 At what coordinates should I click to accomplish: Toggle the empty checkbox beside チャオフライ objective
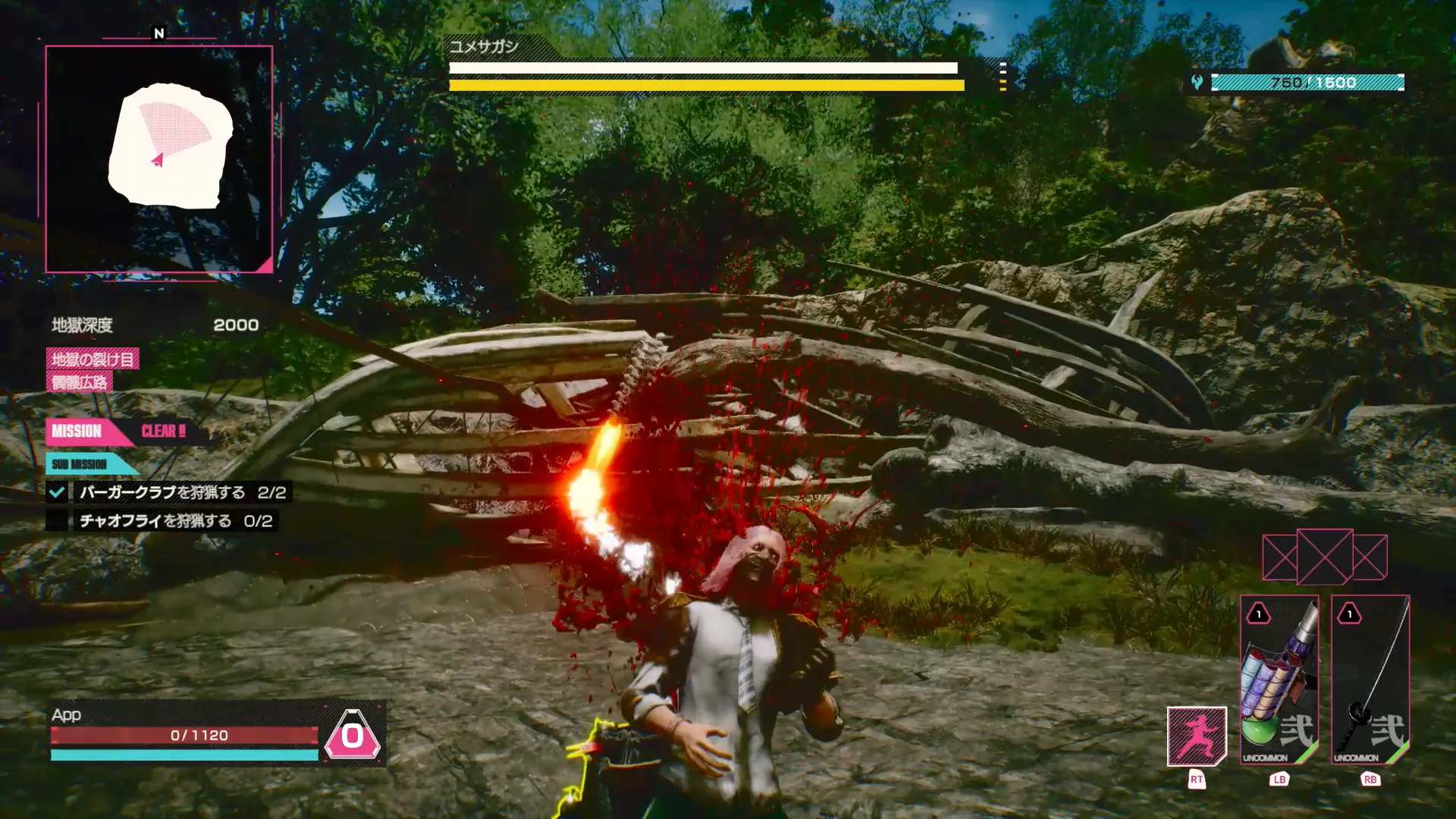pos(57,522)
